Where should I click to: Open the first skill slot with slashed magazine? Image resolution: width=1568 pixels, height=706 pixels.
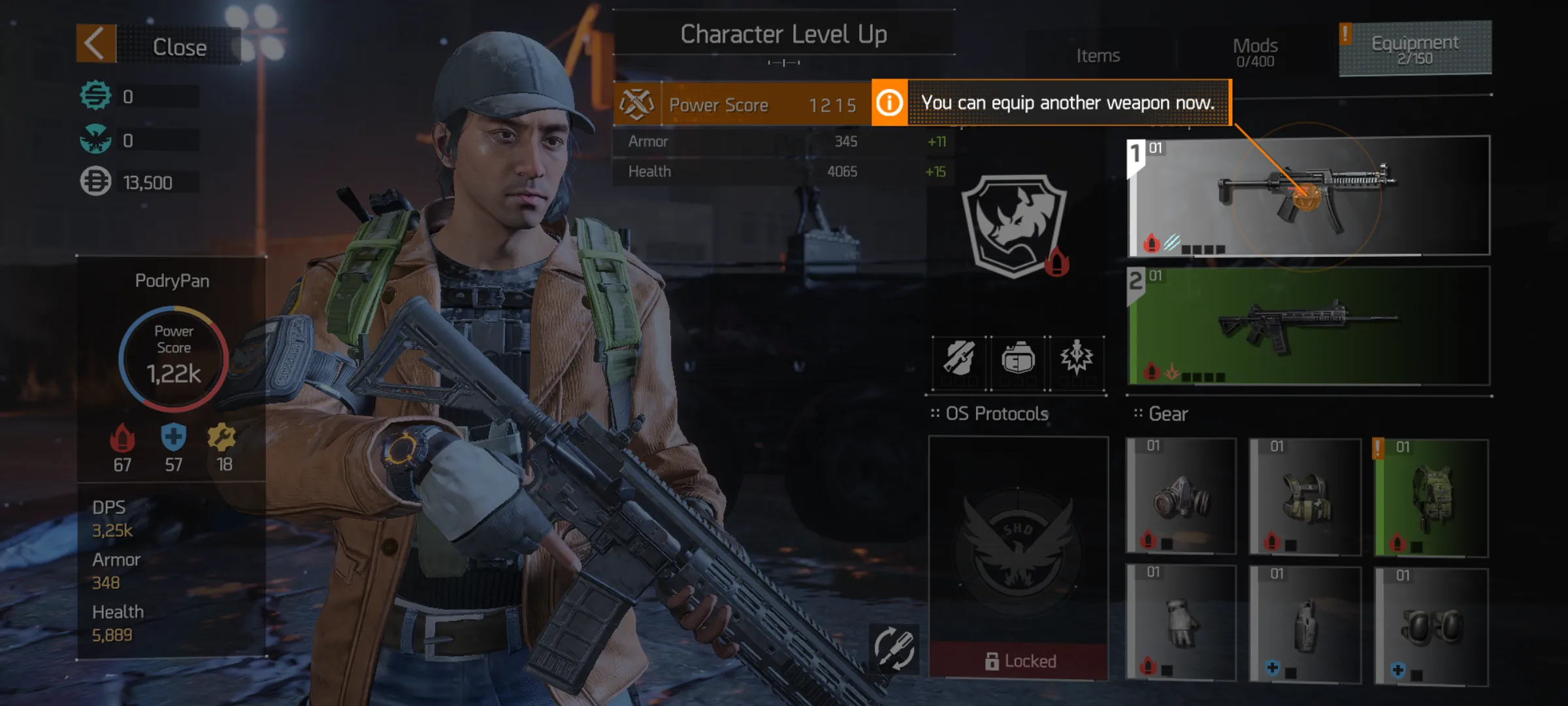959,358
